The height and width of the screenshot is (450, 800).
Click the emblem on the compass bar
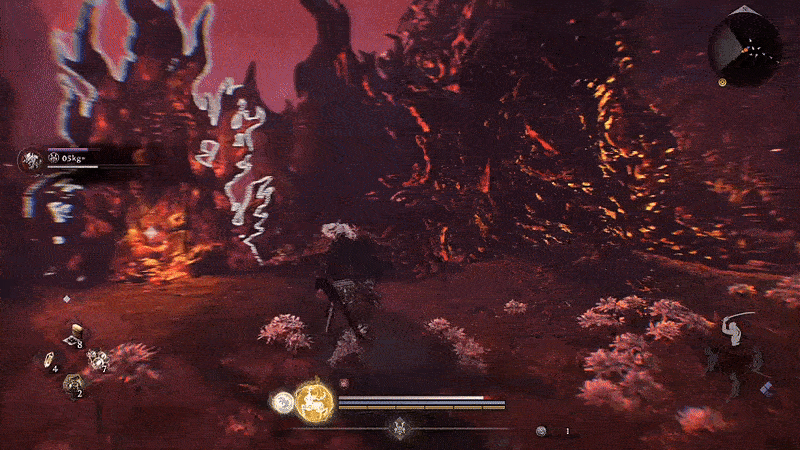(400, 429)
